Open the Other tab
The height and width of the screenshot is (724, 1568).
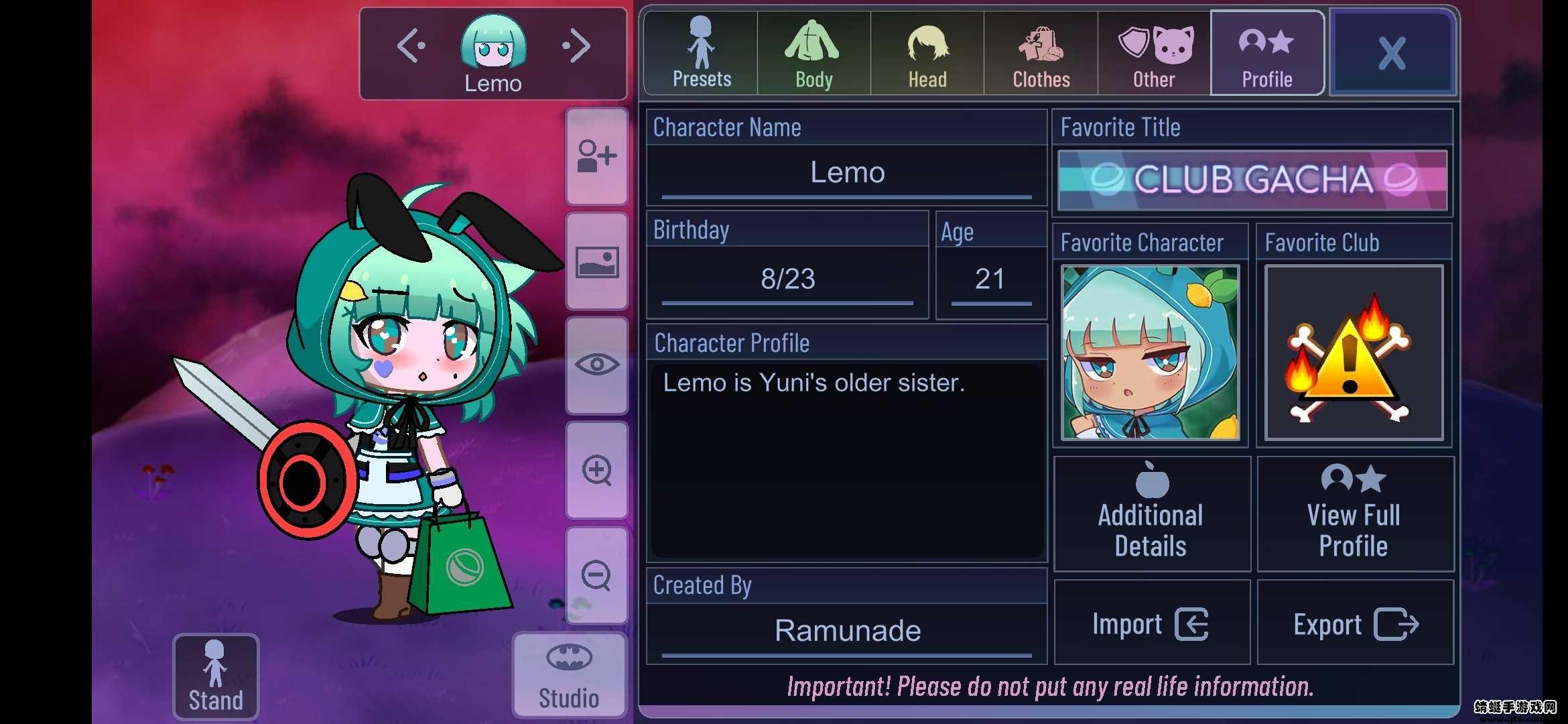(x=1154, y=54)
